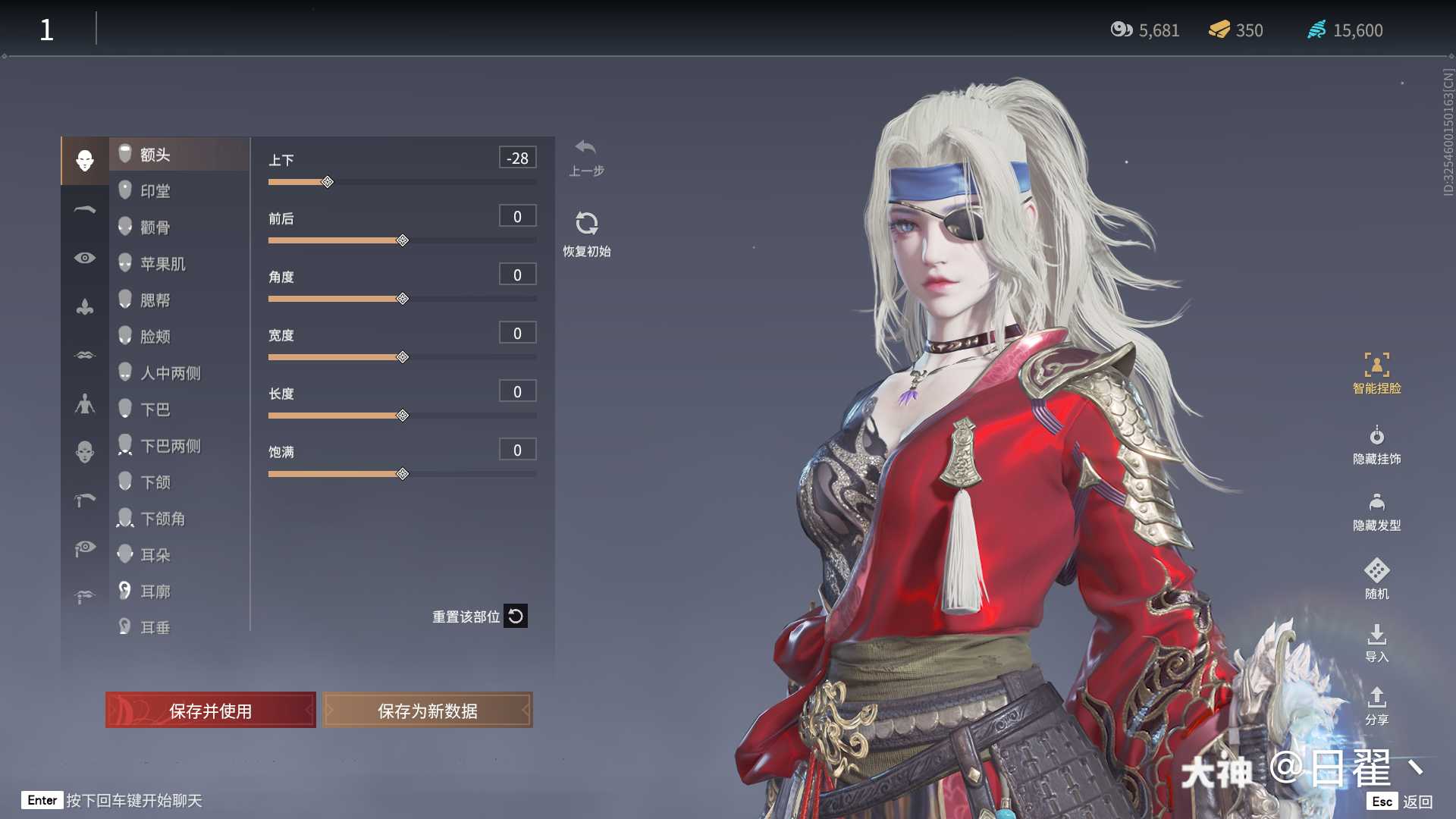Randomize the face with 随机

pos(1376,579)
